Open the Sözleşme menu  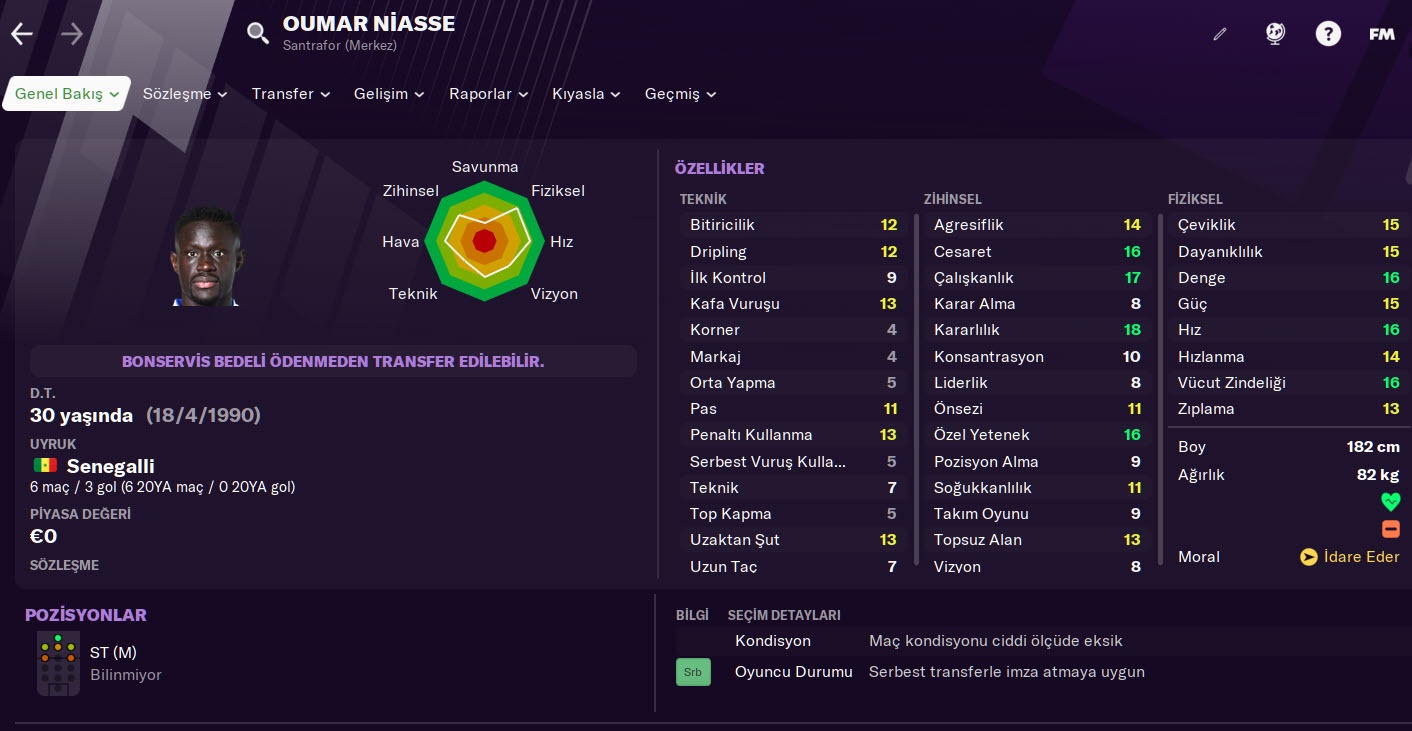[185, 94]
